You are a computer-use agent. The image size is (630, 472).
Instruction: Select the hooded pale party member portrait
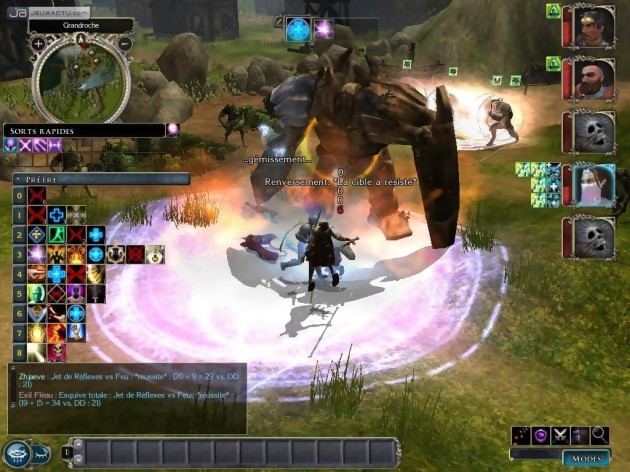point(594,185)
